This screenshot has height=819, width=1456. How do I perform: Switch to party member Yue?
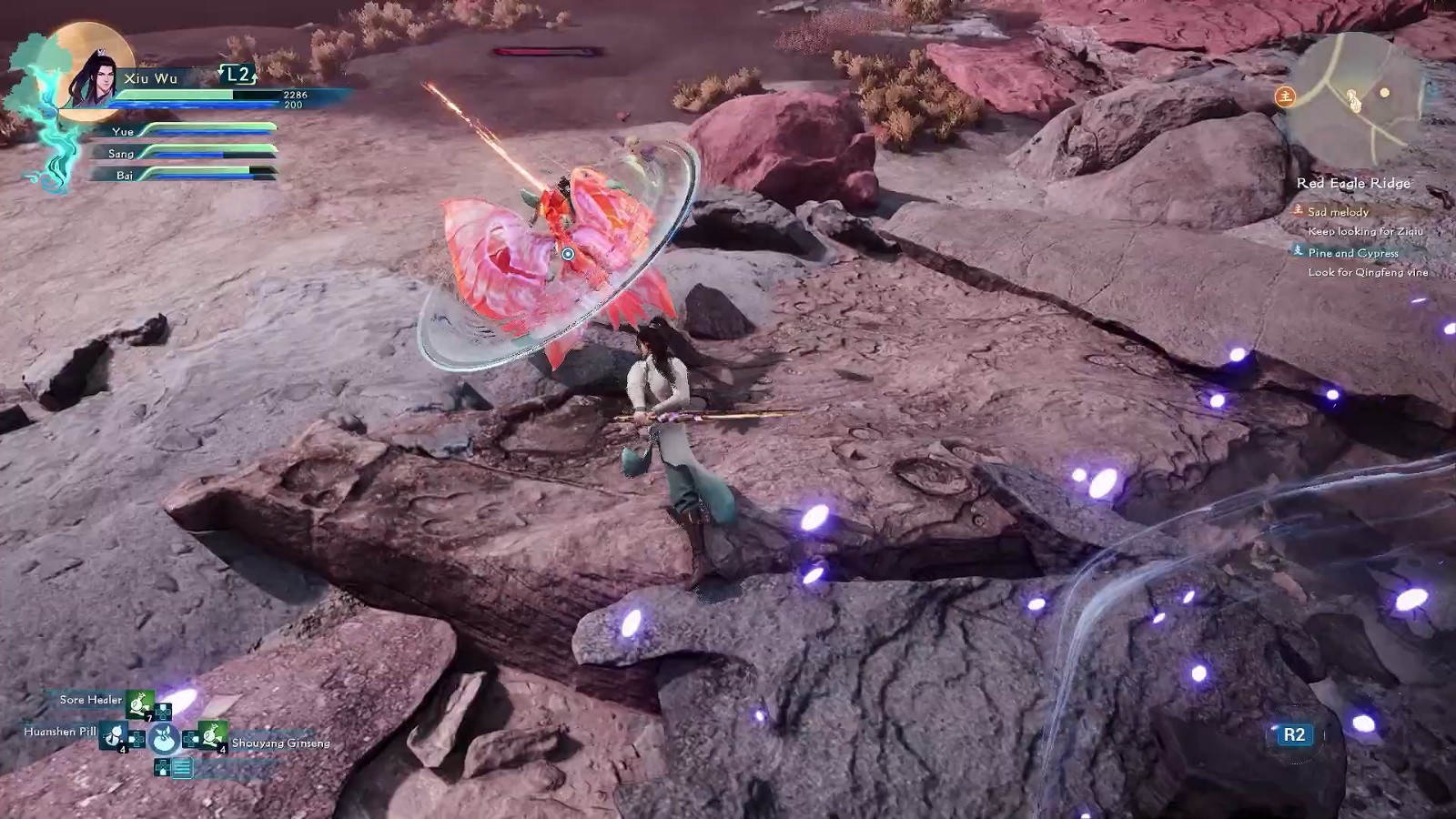[x=123, y=132]
